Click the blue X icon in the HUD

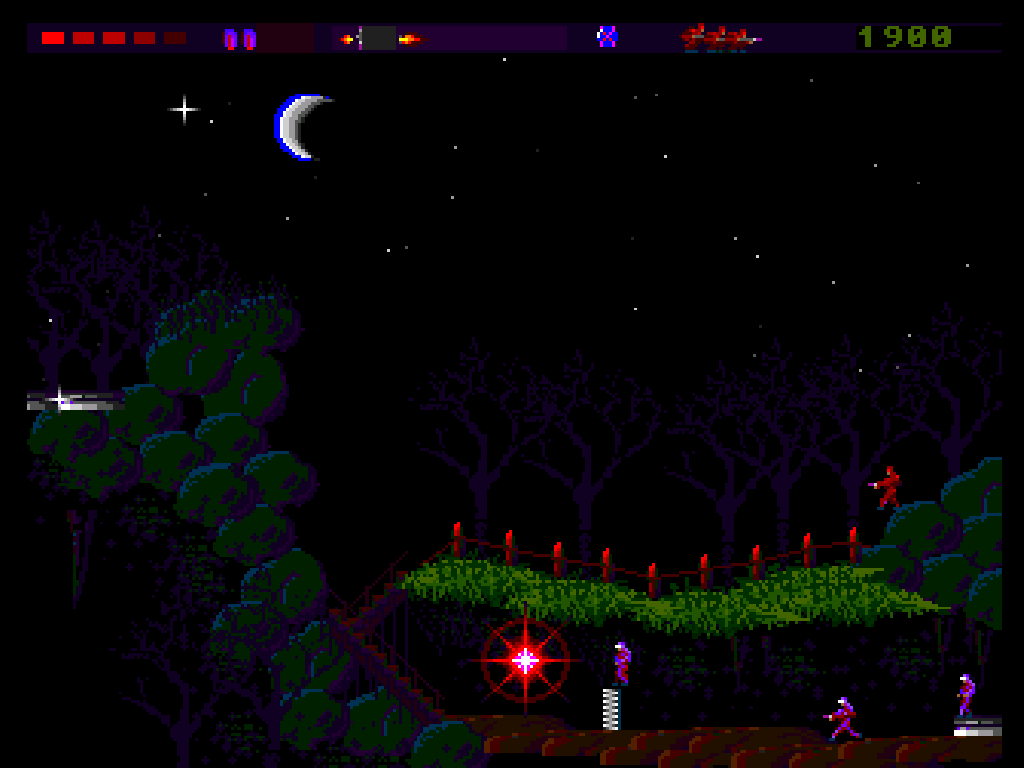pos(607,37)
